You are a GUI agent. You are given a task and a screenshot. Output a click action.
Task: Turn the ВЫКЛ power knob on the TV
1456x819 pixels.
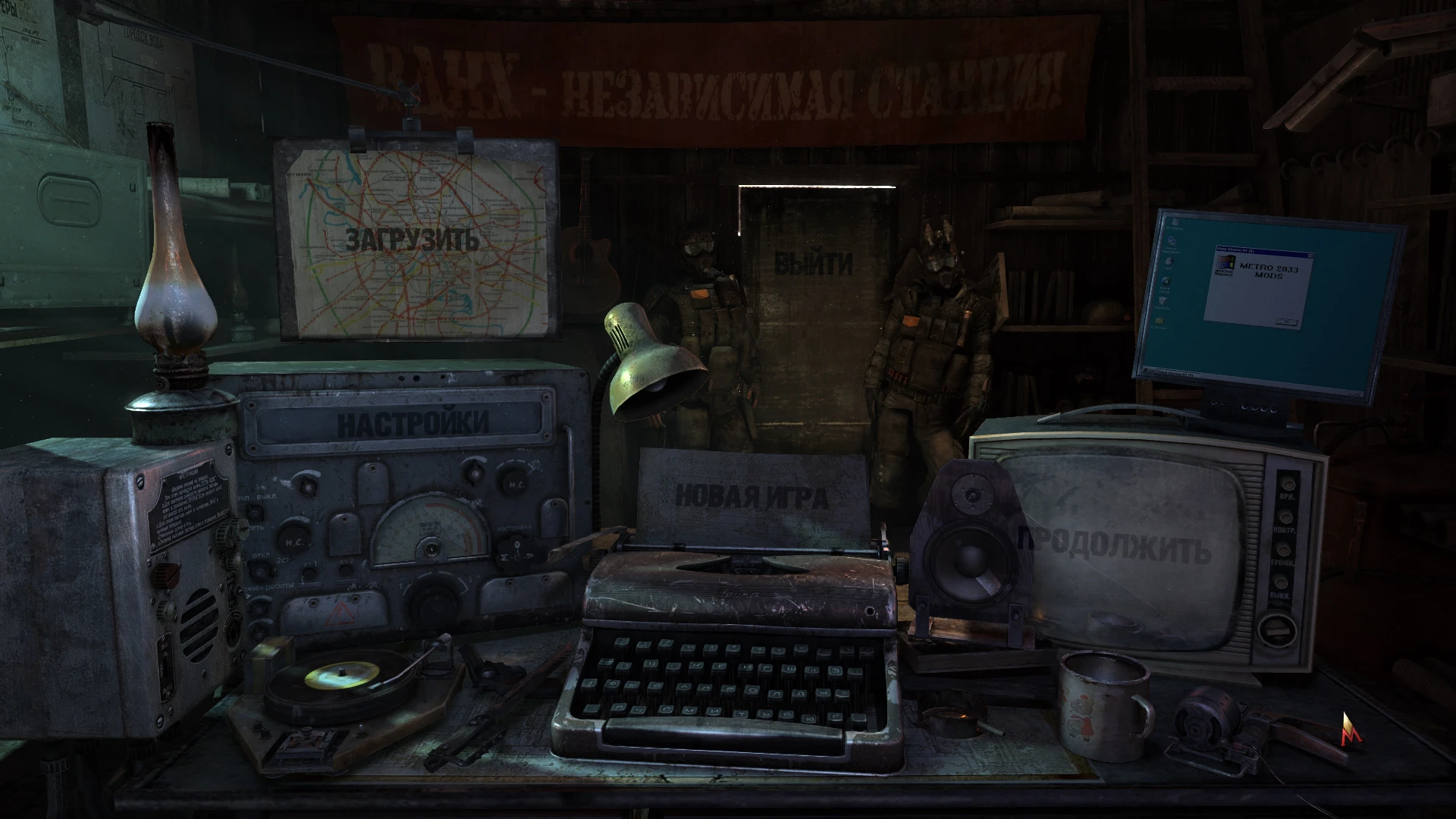pyautogui.click(x=1280, y=582)
